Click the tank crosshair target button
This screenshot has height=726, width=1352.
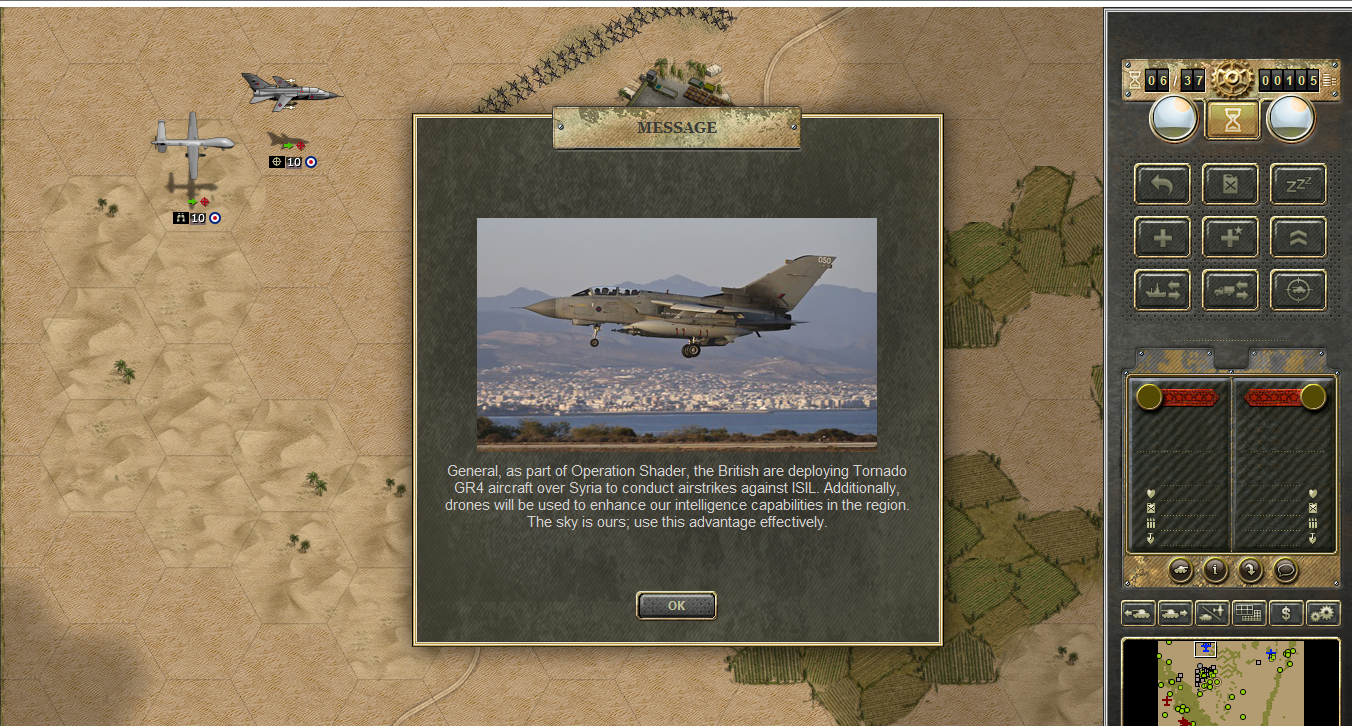point(1298,290)
